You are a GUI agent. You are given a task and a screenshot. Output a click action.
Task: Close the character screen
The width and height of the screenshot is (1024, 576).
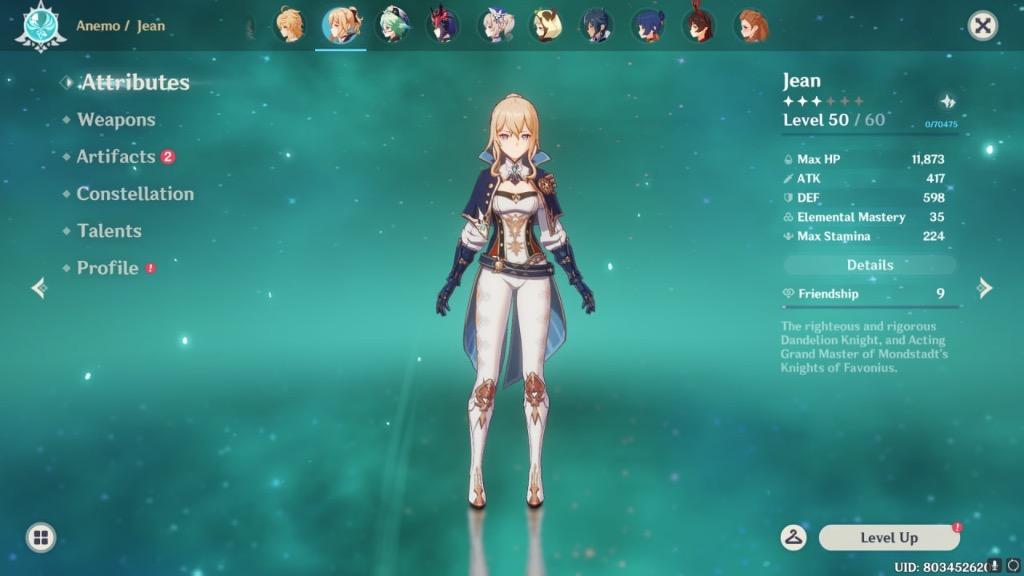983,26
